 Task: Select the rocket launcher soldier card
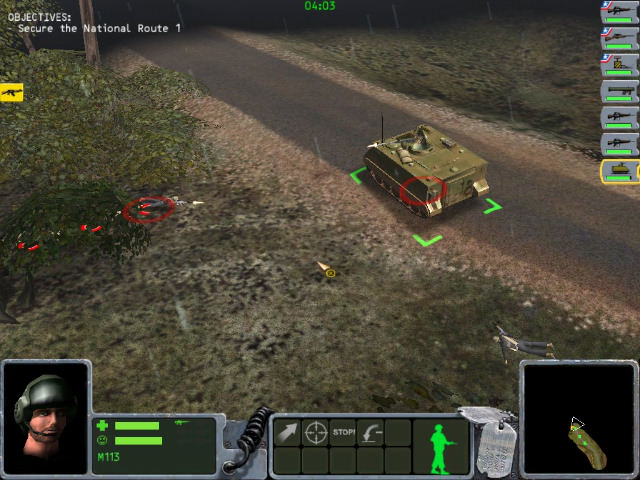[x=620, y=92]
